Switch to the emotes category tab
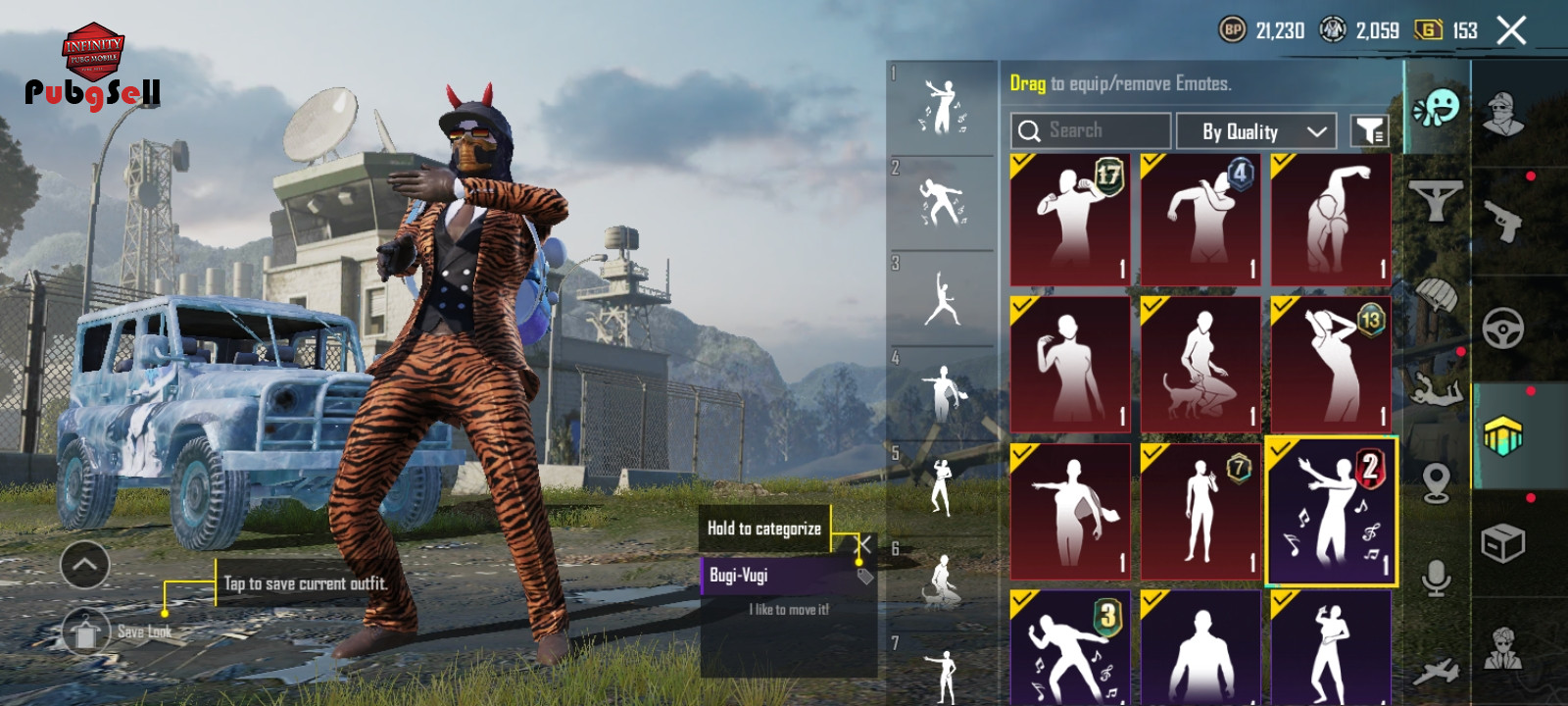This screenshot has width=1568, height=706. 1437,108
